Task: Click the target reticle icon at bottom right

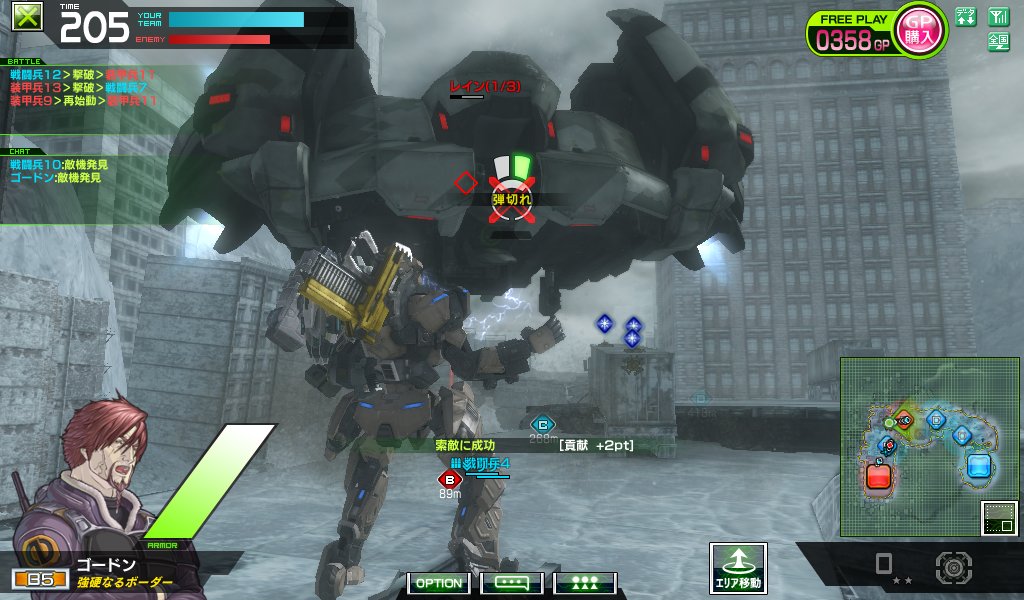Action: click(x=953, y=567)
